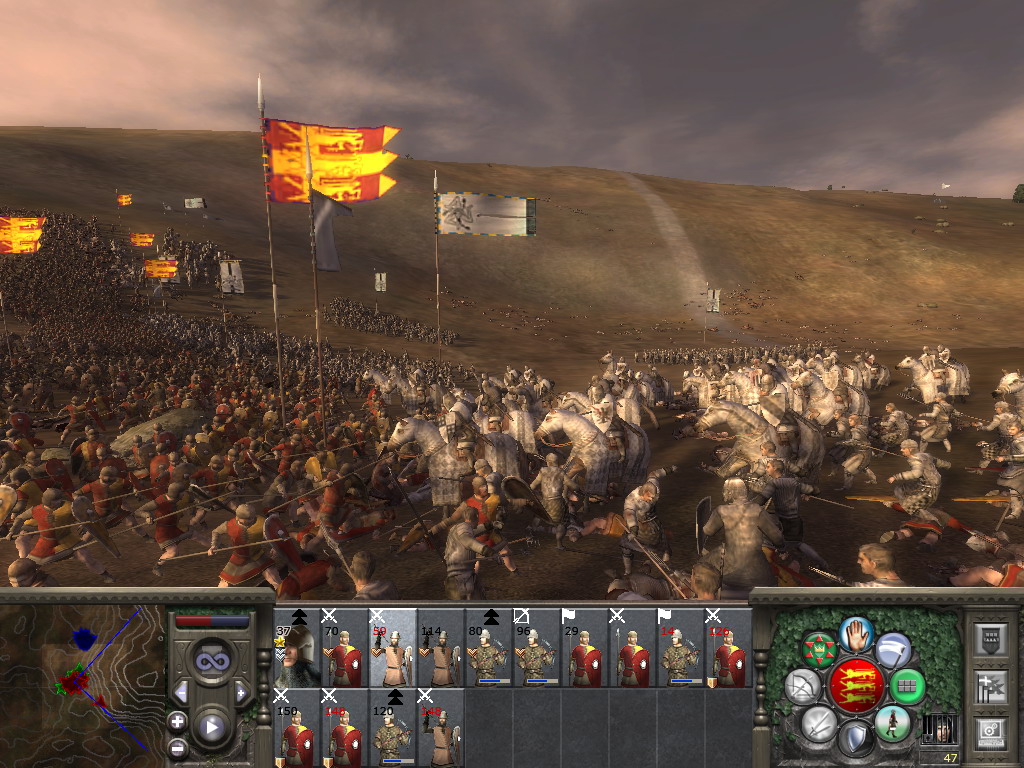Screen dimensions: 1024x768
Task: Click the play button on the speed panel
Action: (211, 727)
